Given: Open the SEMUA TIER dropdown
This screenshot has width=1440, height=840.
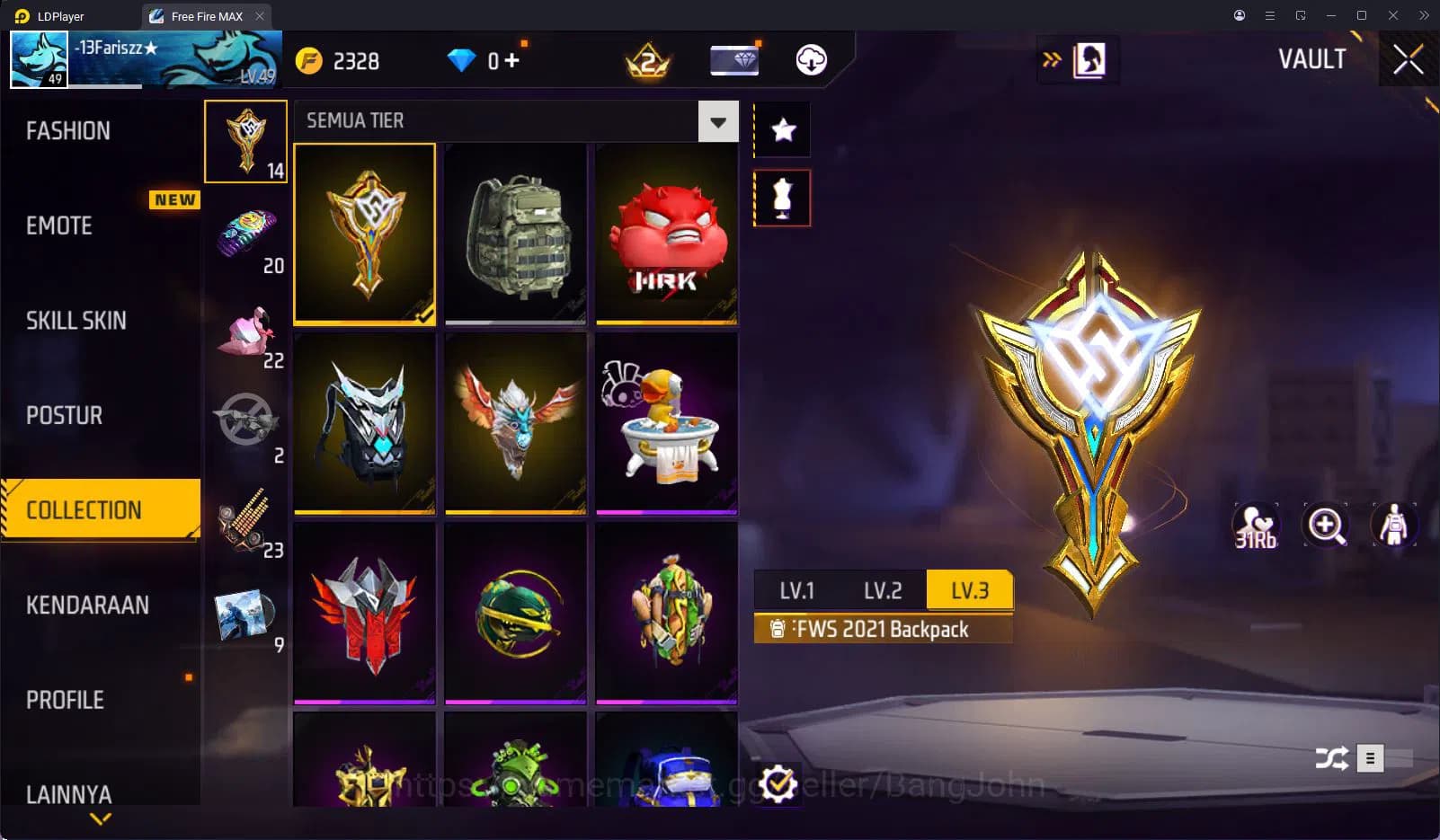Looking at the screenshot, I should [716, 120].
